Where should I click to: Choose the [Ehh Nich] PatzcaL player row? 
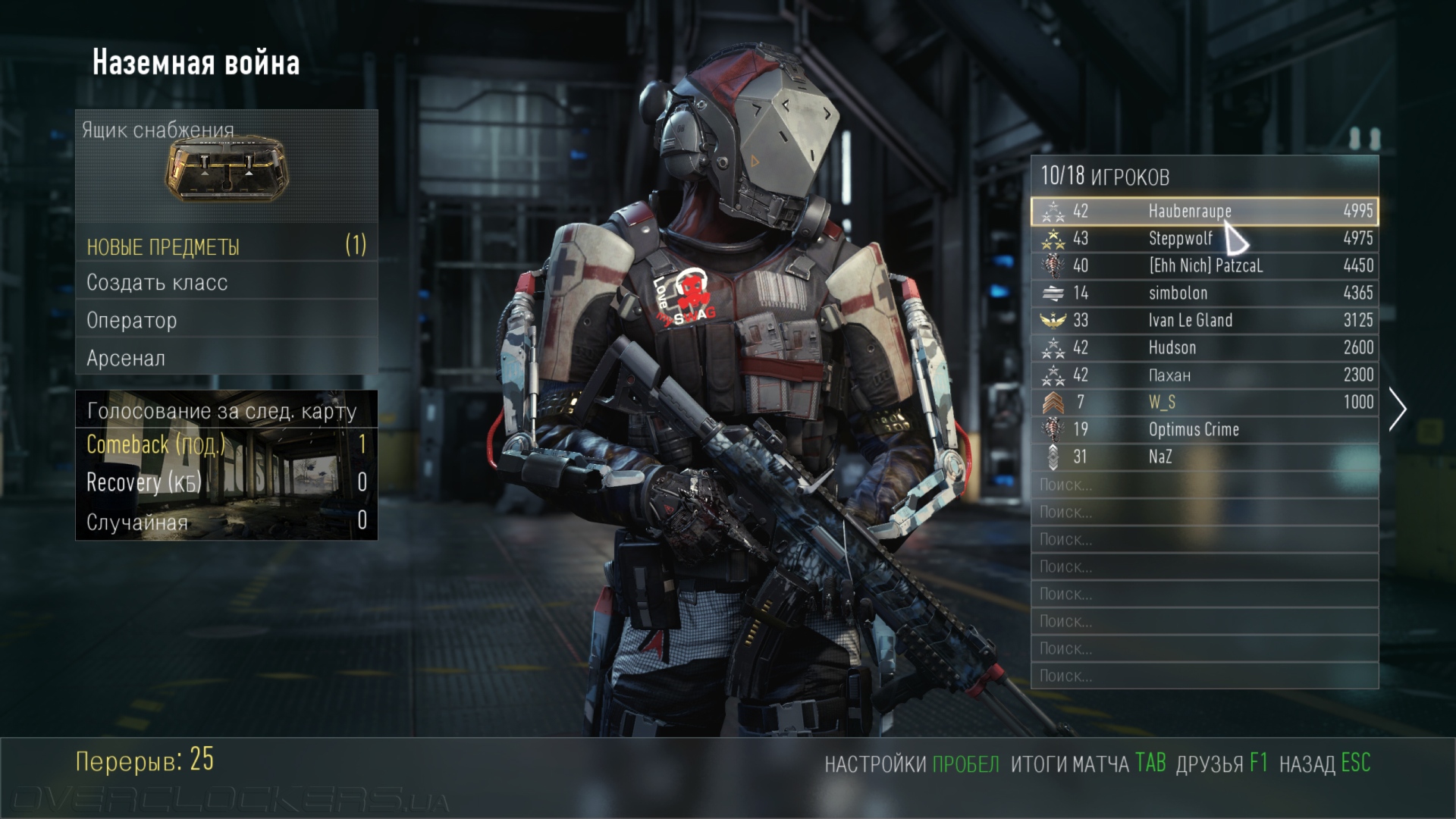coord(1204,265)
